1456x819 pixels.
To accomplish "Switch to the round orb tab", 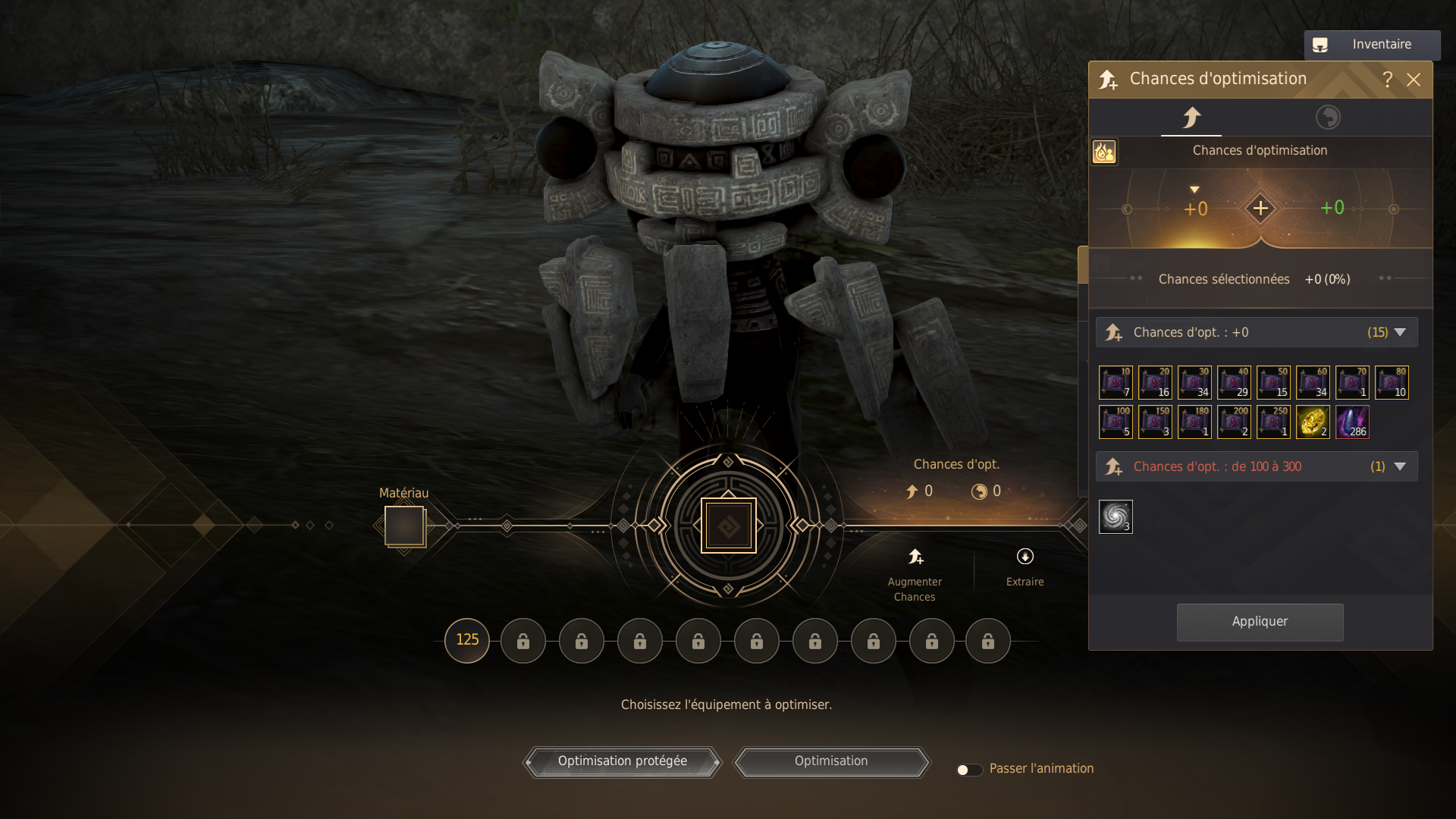I will click(x=1327, y=118).
